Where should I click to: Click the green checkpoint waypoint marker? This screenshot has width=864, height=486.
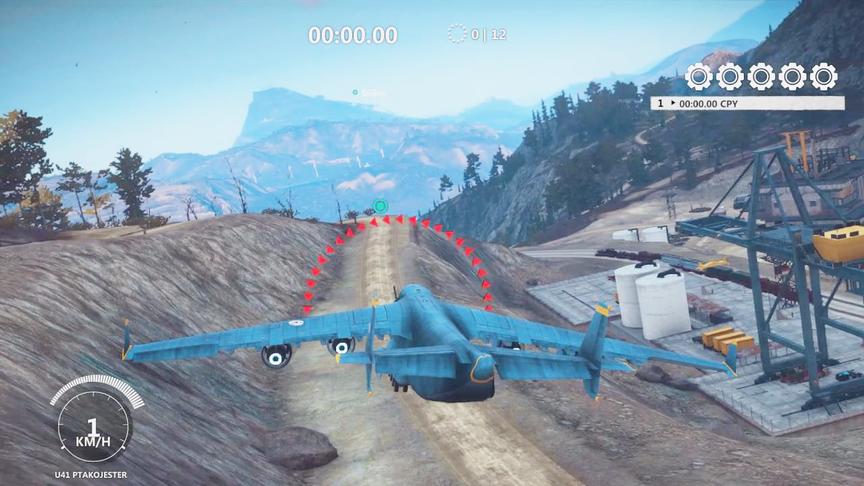pos(379,207)
